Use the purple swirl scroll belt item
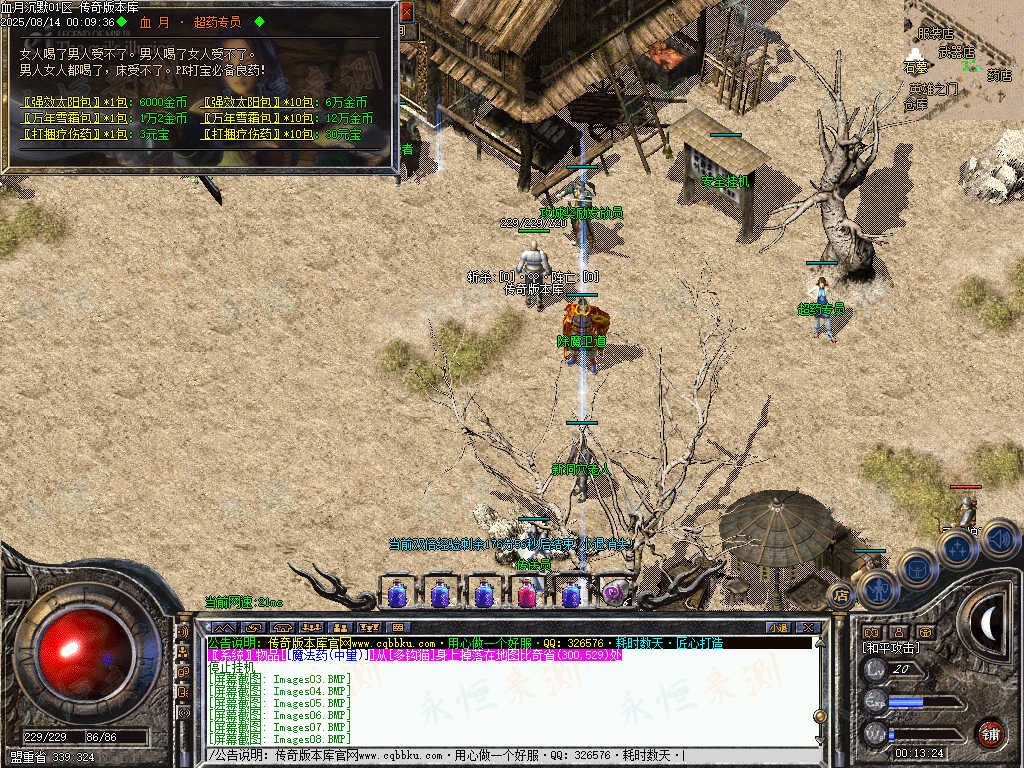 click(x=613, y=593)
